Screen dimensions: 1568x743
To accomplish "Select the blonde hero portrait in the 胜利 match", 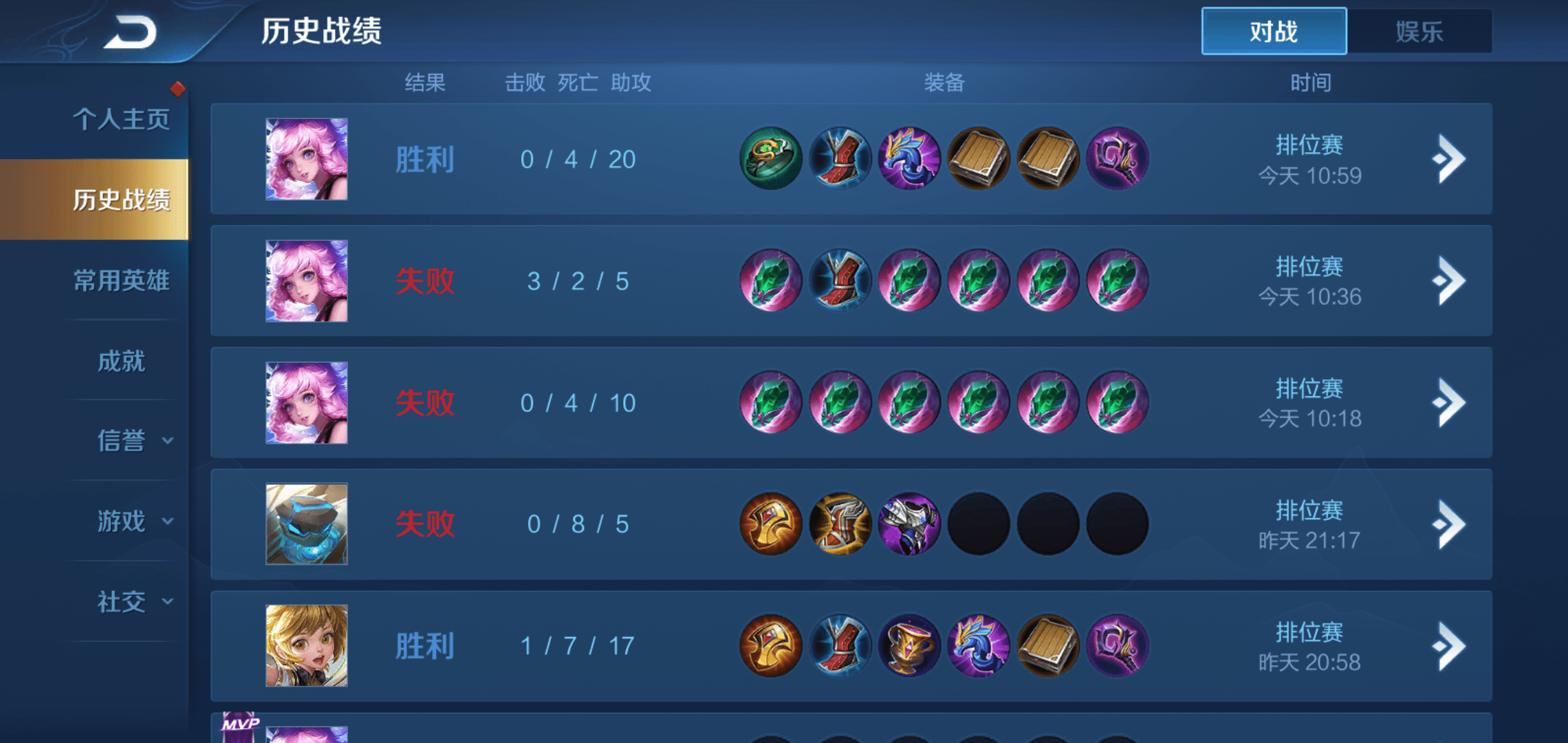I will (305, 645).
